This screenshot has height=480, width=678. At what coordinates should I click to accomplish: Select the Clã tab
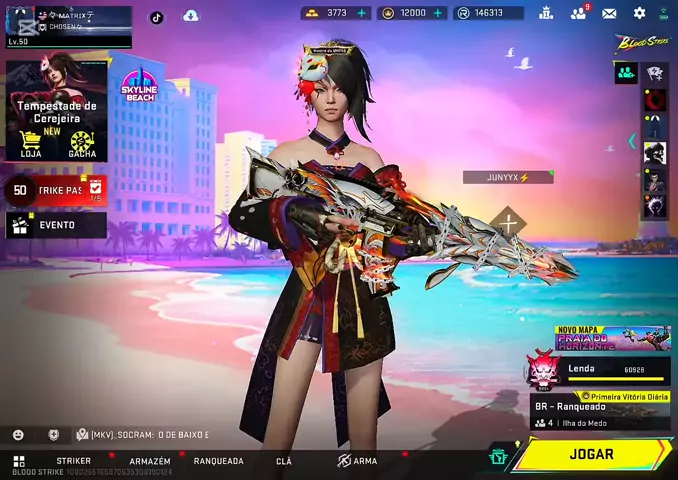[x=284, y=461]
